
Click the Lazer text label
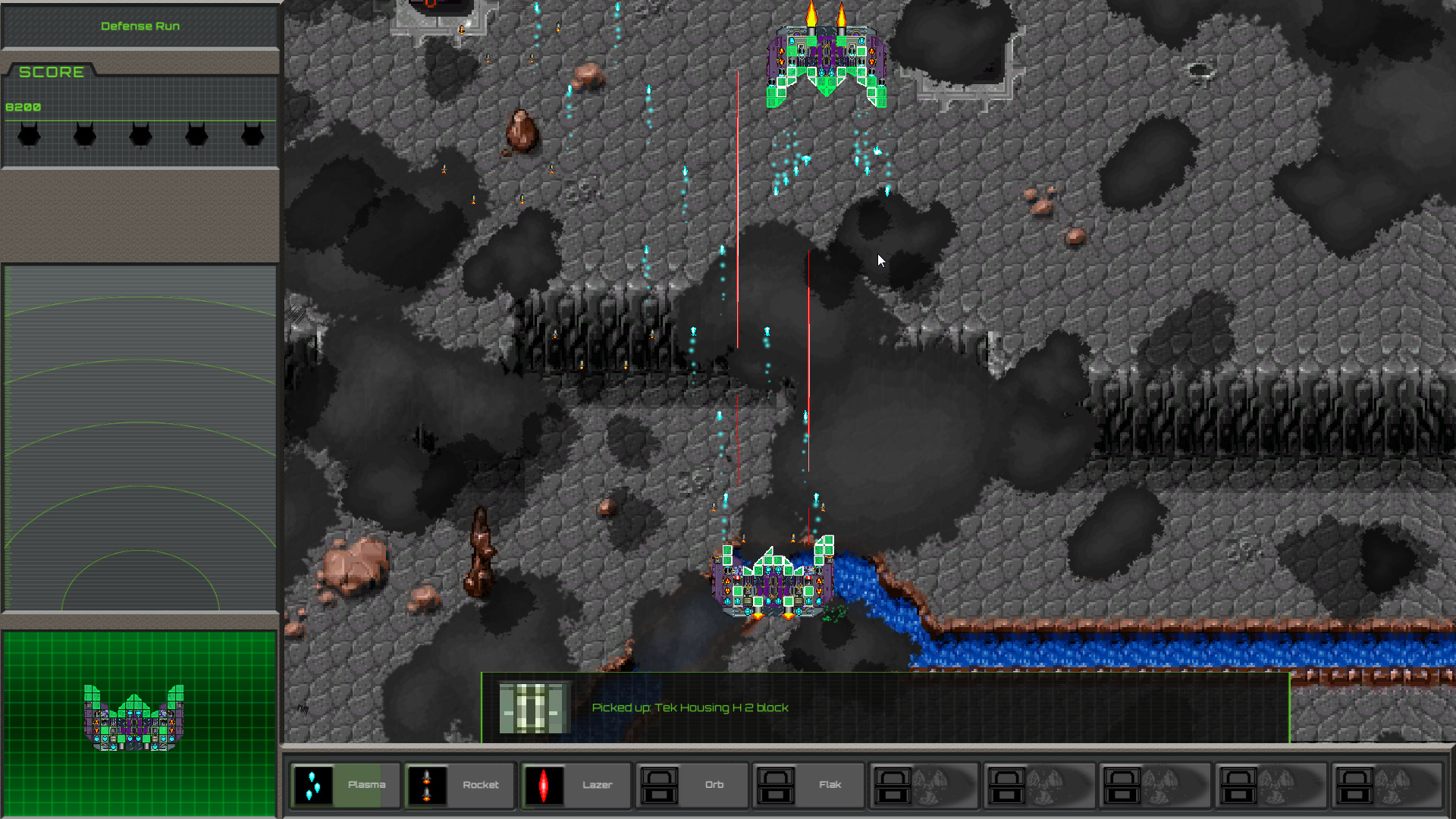[598, 785]
